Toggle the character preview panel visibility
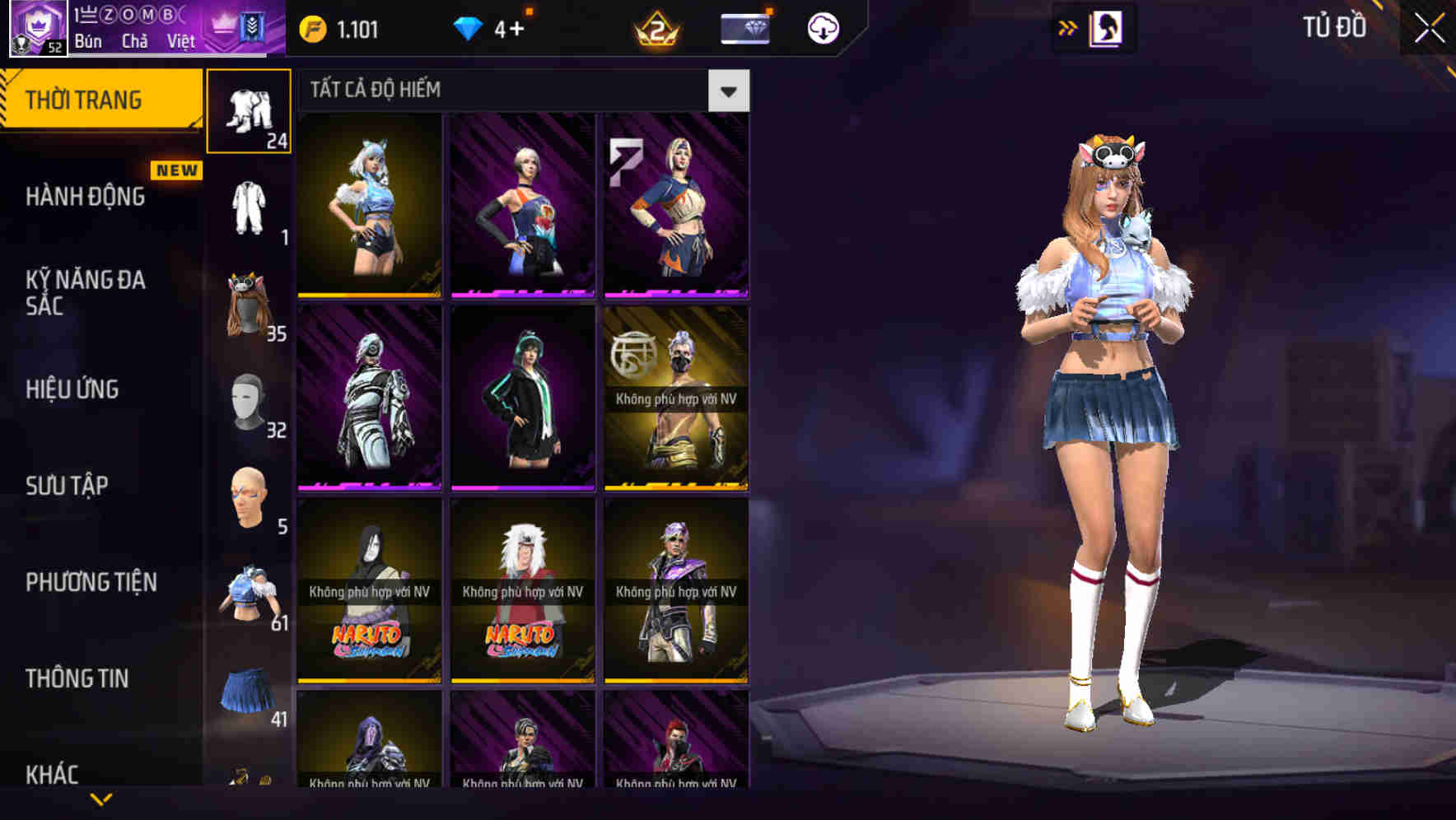 1106,27
